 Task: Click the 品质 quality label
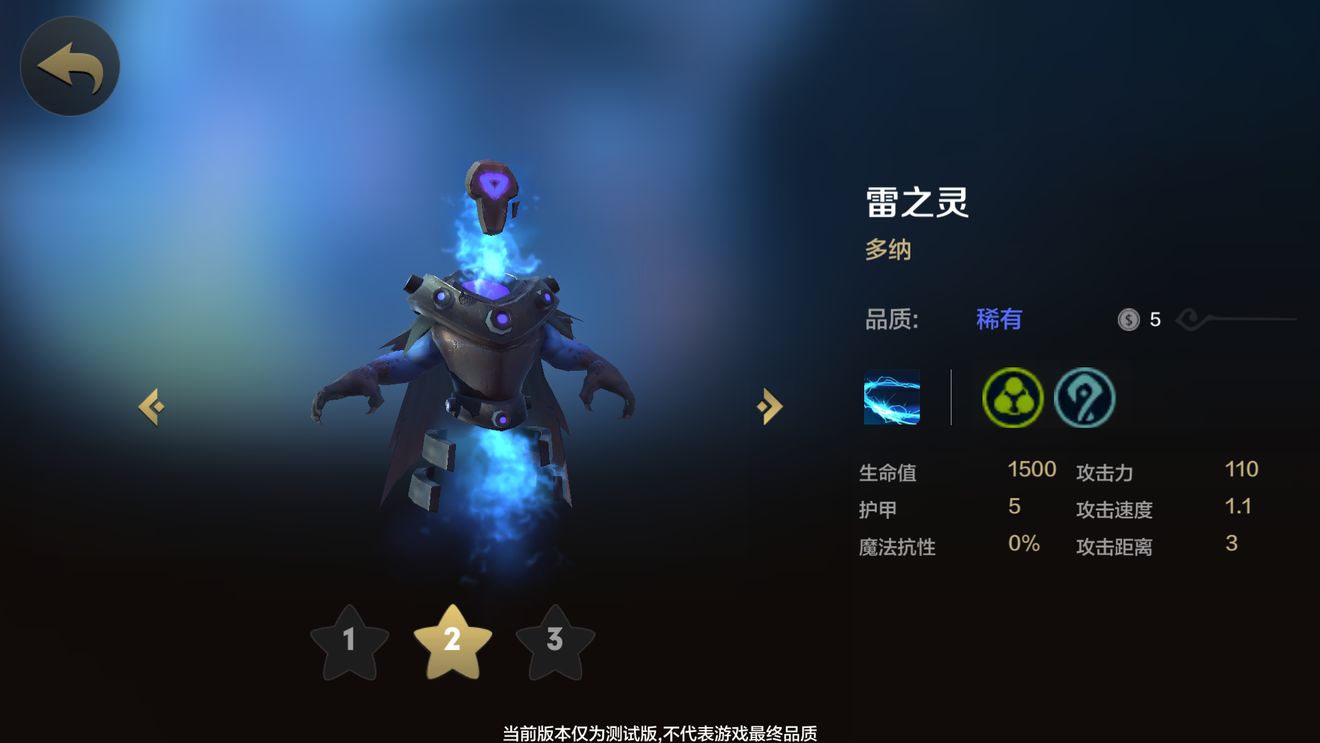point(891,318)
